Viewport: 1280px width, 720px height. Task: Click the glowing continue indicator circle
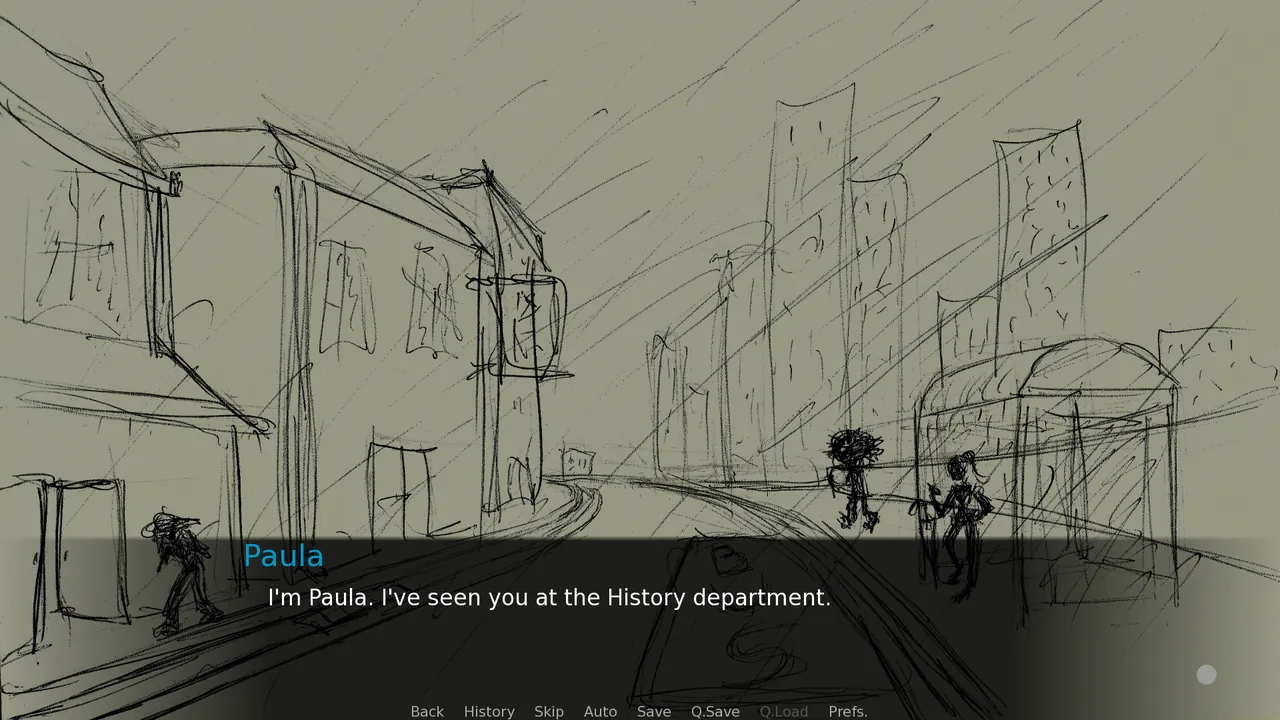click(1206, 675)
